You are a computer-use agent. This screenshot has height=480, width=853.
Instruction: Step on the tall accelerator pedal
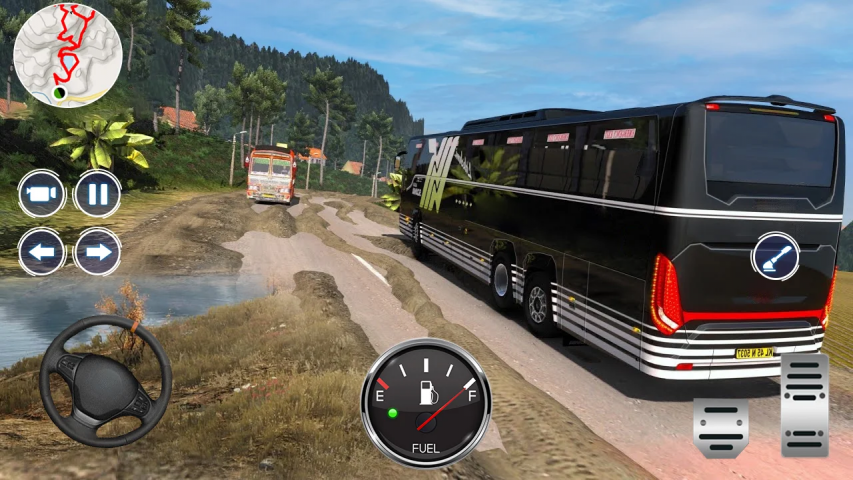coord(804,404)
